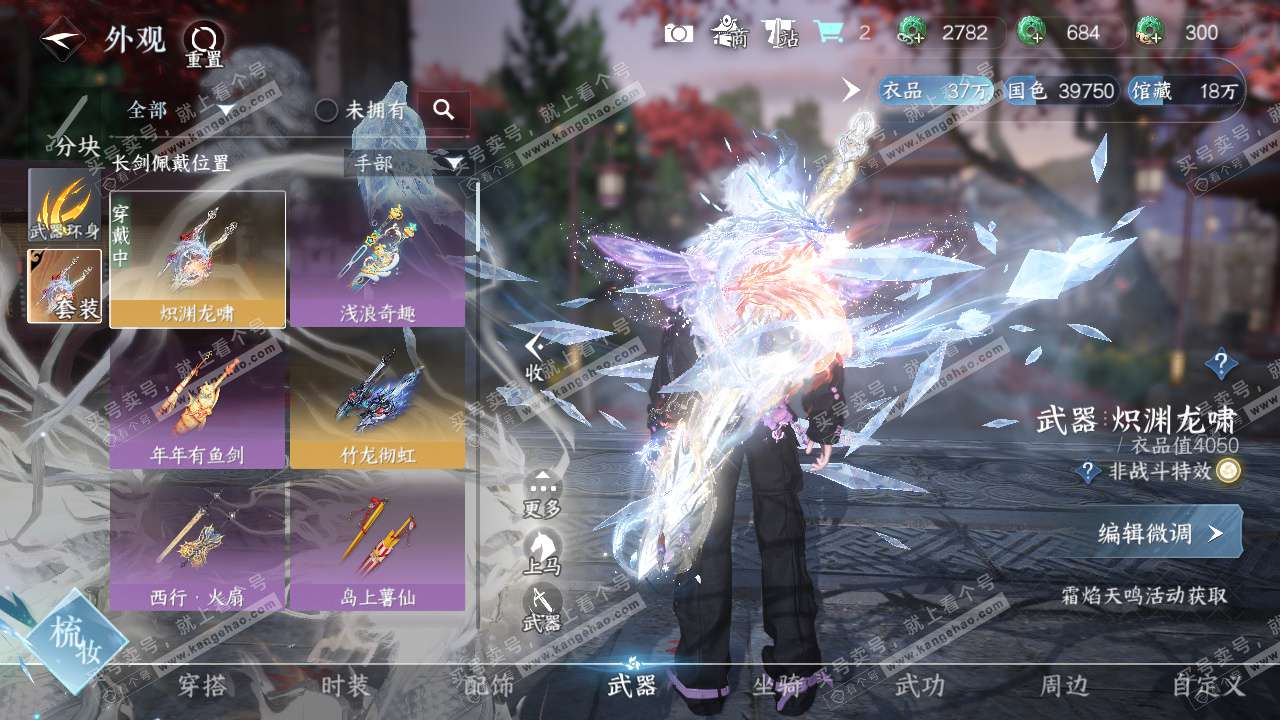The width and height of the screenshot is (1280, 720).
Task: Switch to the 武功 tab
Action: 919,686
